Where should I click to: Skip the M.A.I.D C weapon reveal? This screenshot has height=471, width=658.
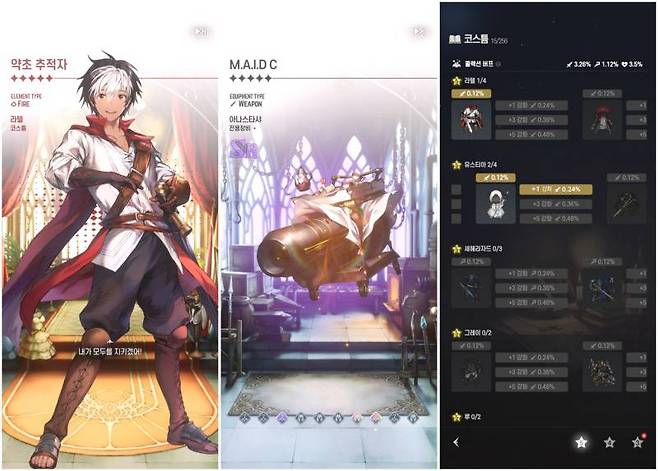click(415, 32)
